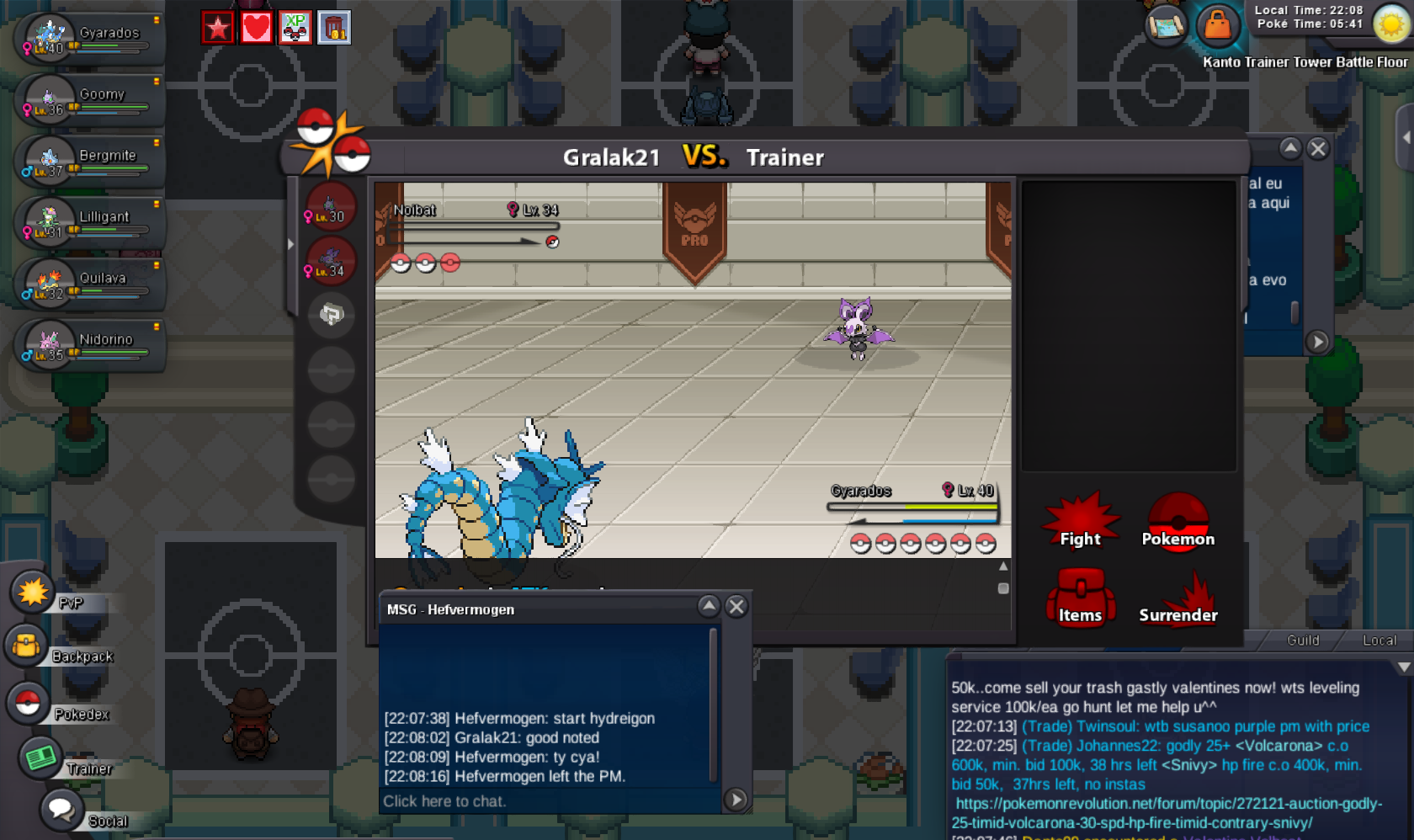Surrender the trainer battle
This screenshot has width=1414, height=840.
click(1177, 601)
